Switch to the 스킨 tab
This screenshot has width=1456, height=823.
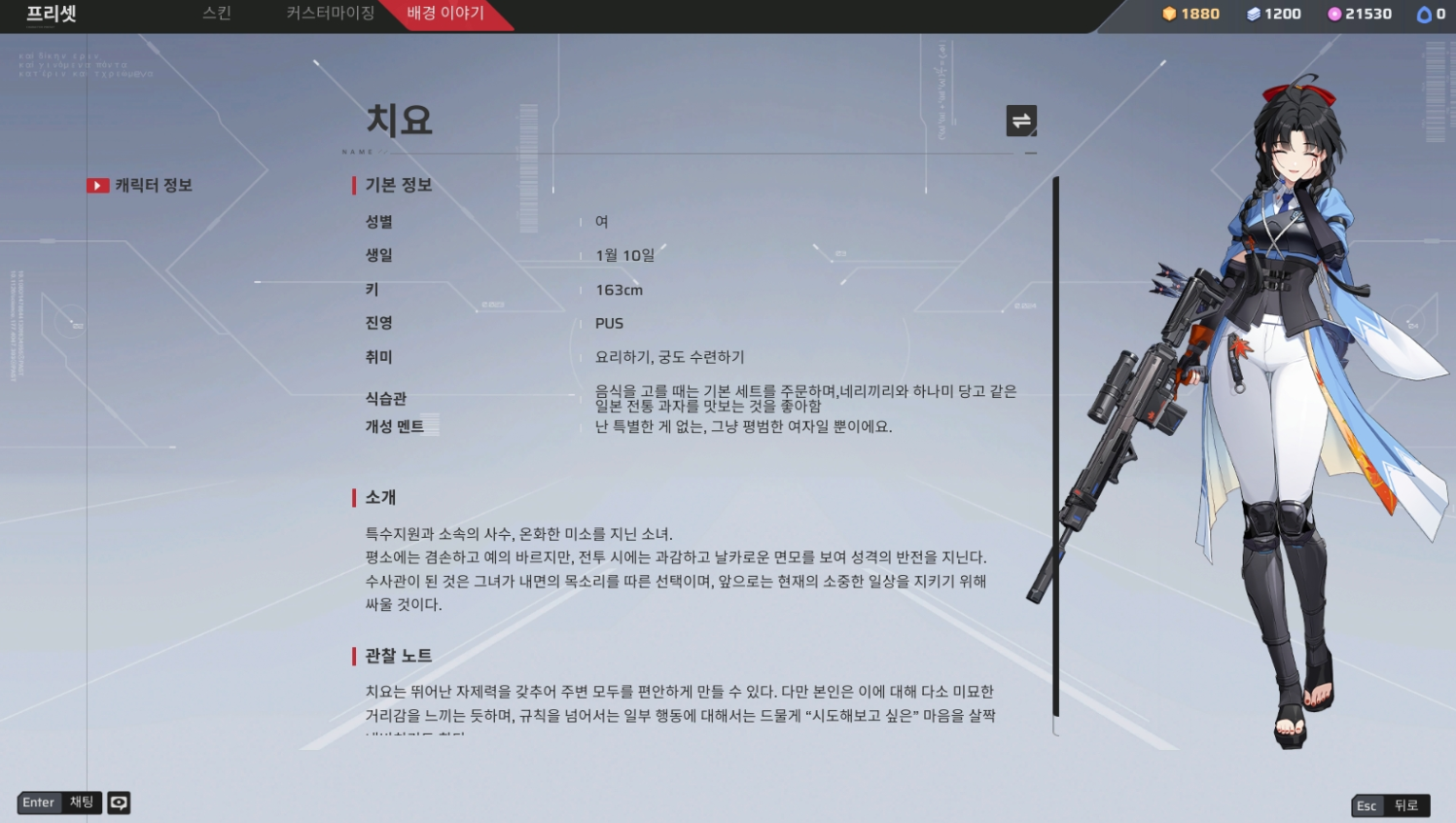click(216, 14)
